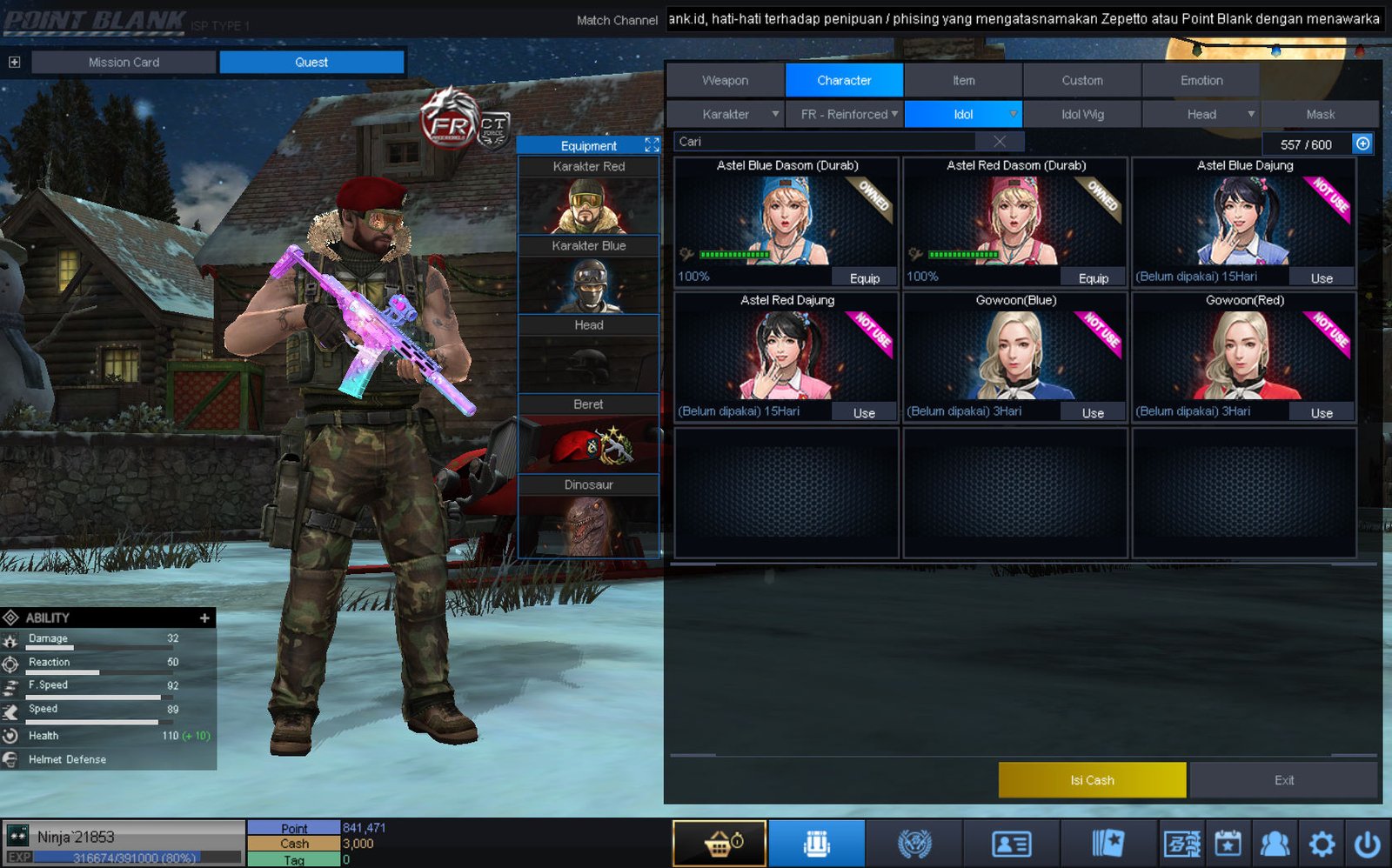1392x868 pixels.
Task: Click the Isi Cash button
Action: 1092,780
